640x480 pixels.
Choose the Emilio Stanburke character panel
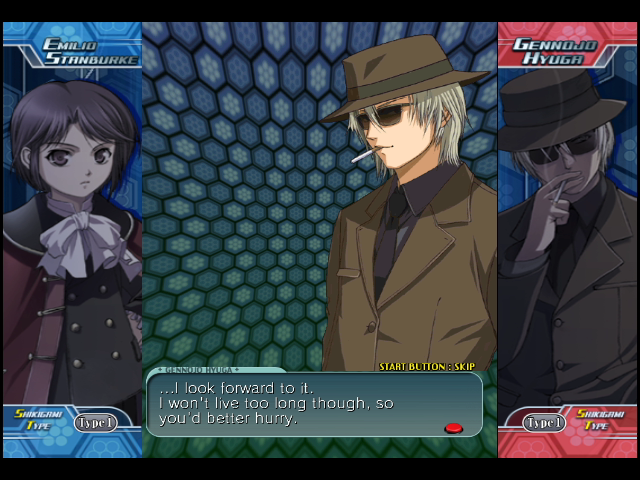72,240
